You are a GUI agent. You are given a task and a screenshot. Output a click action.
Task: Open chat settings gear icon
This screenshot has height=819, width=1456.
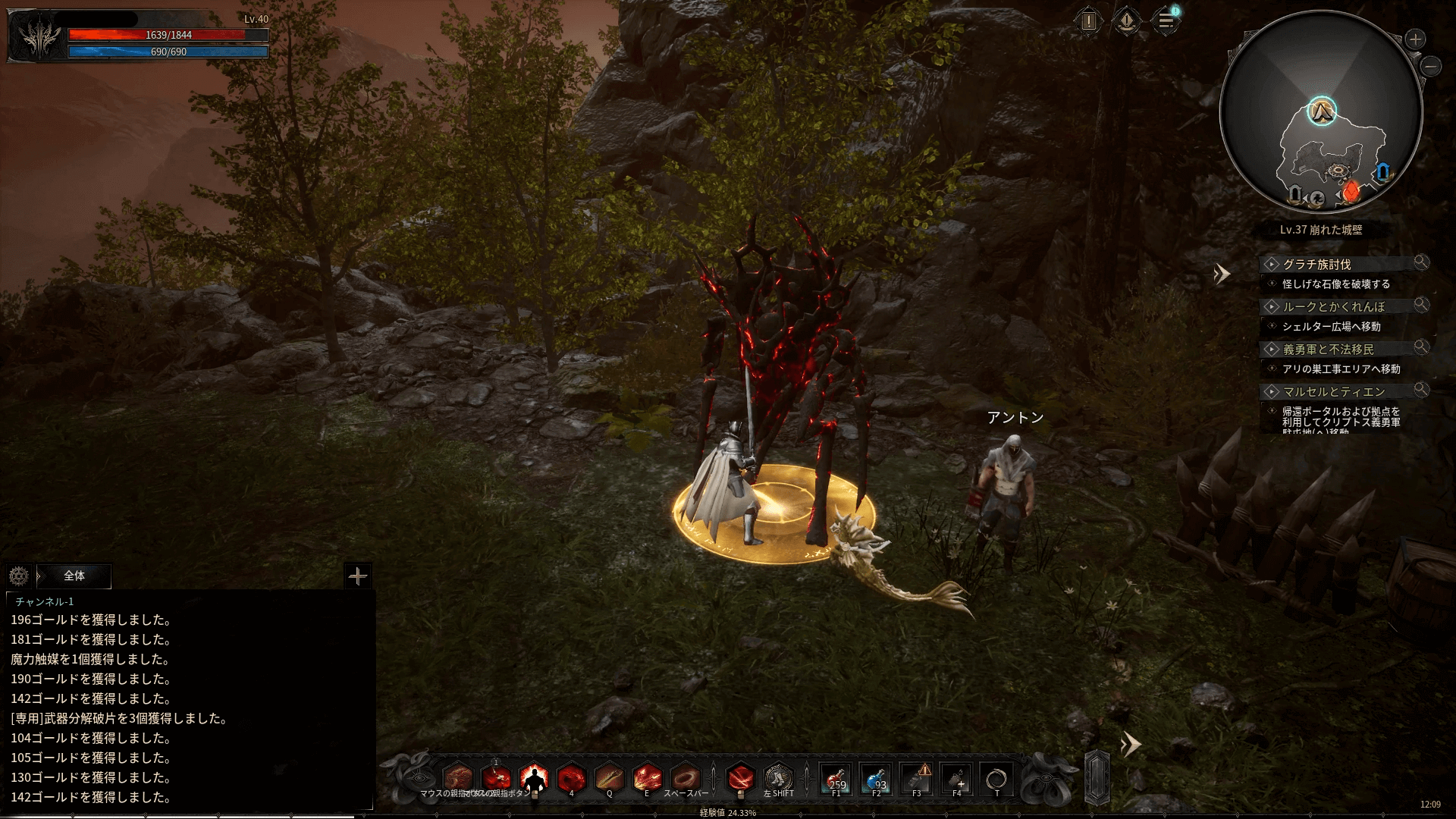coord(19,576)
